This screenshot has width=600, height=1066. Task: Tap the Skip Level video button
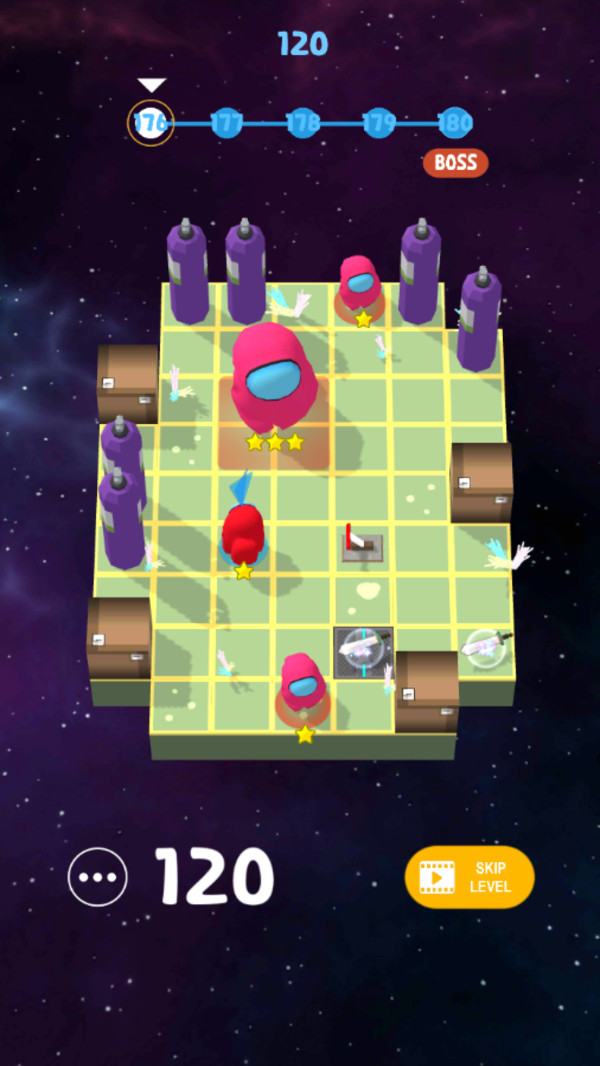tap(469, 877)
